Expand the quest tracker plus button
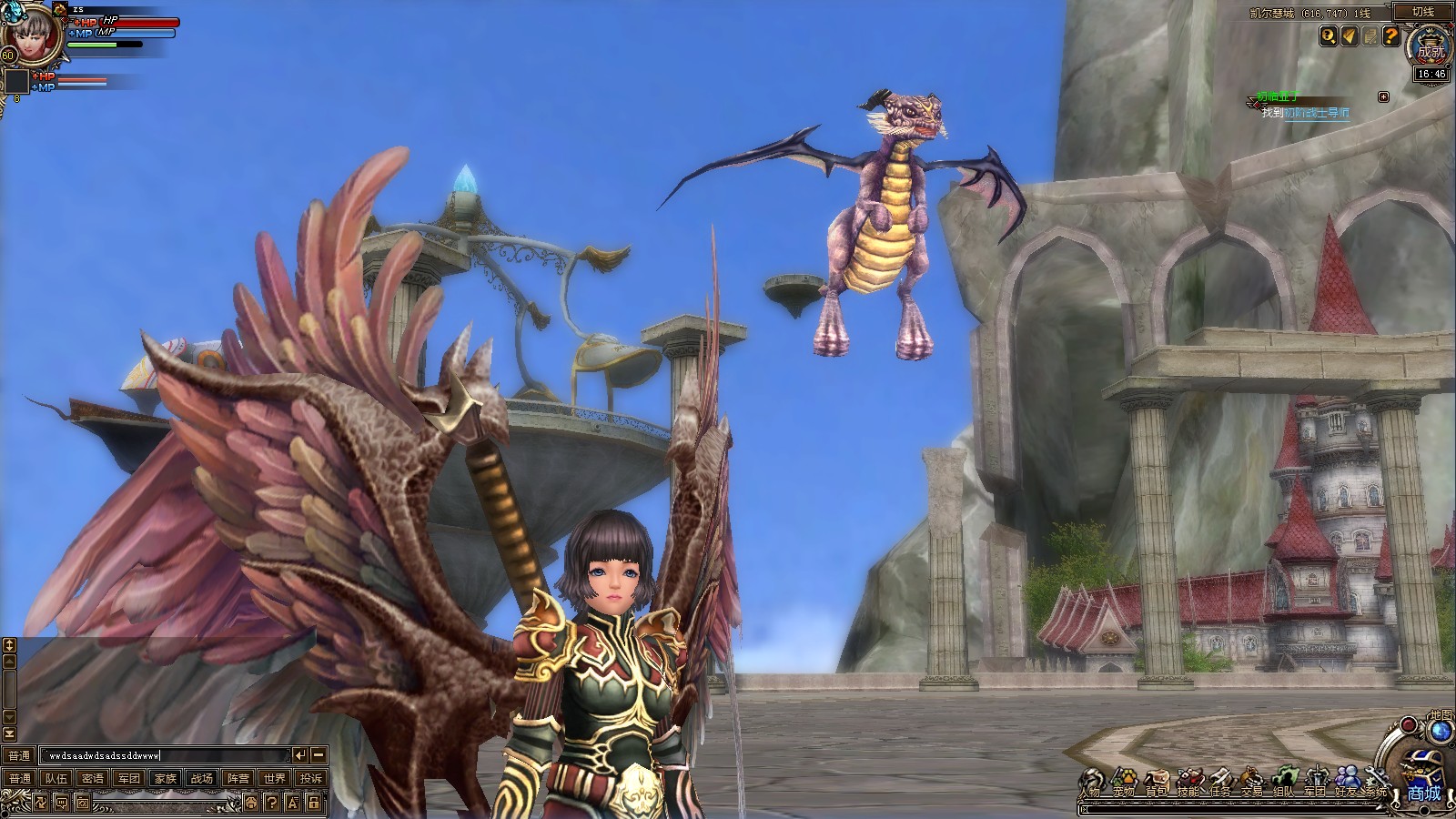 click(x=1383, y=96)
